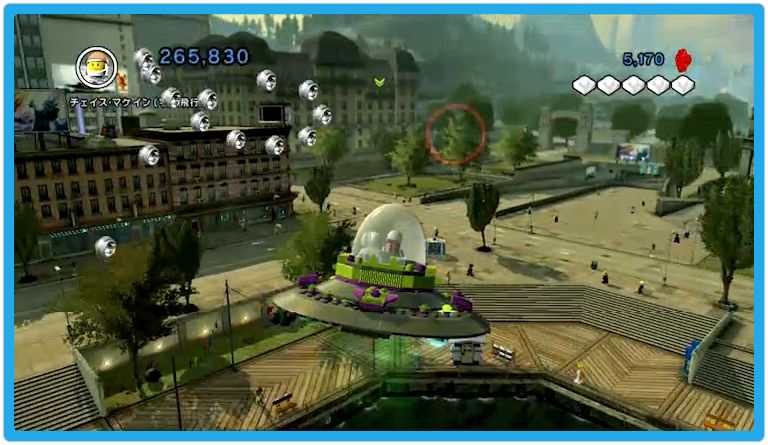Viewport: 768px width, 445px height.
Task: Click the Chase McCain character portrait
Action: pos(97,67)
